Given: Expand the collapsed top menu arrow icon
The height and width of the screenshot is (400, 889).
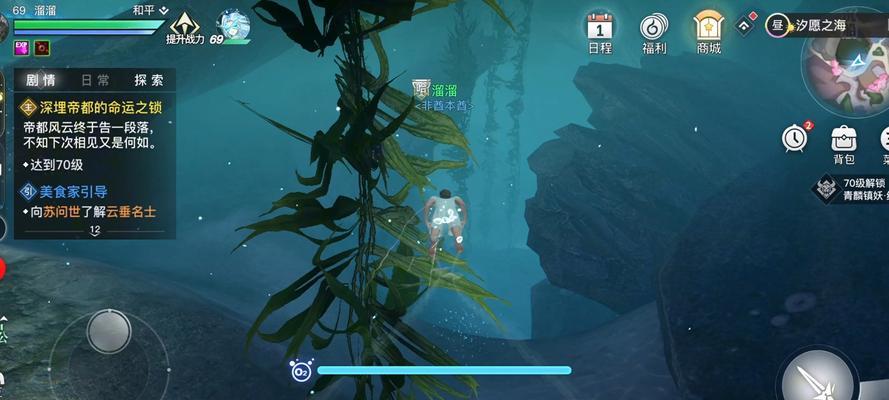Looking at the screenshot, I should point(745,24).
